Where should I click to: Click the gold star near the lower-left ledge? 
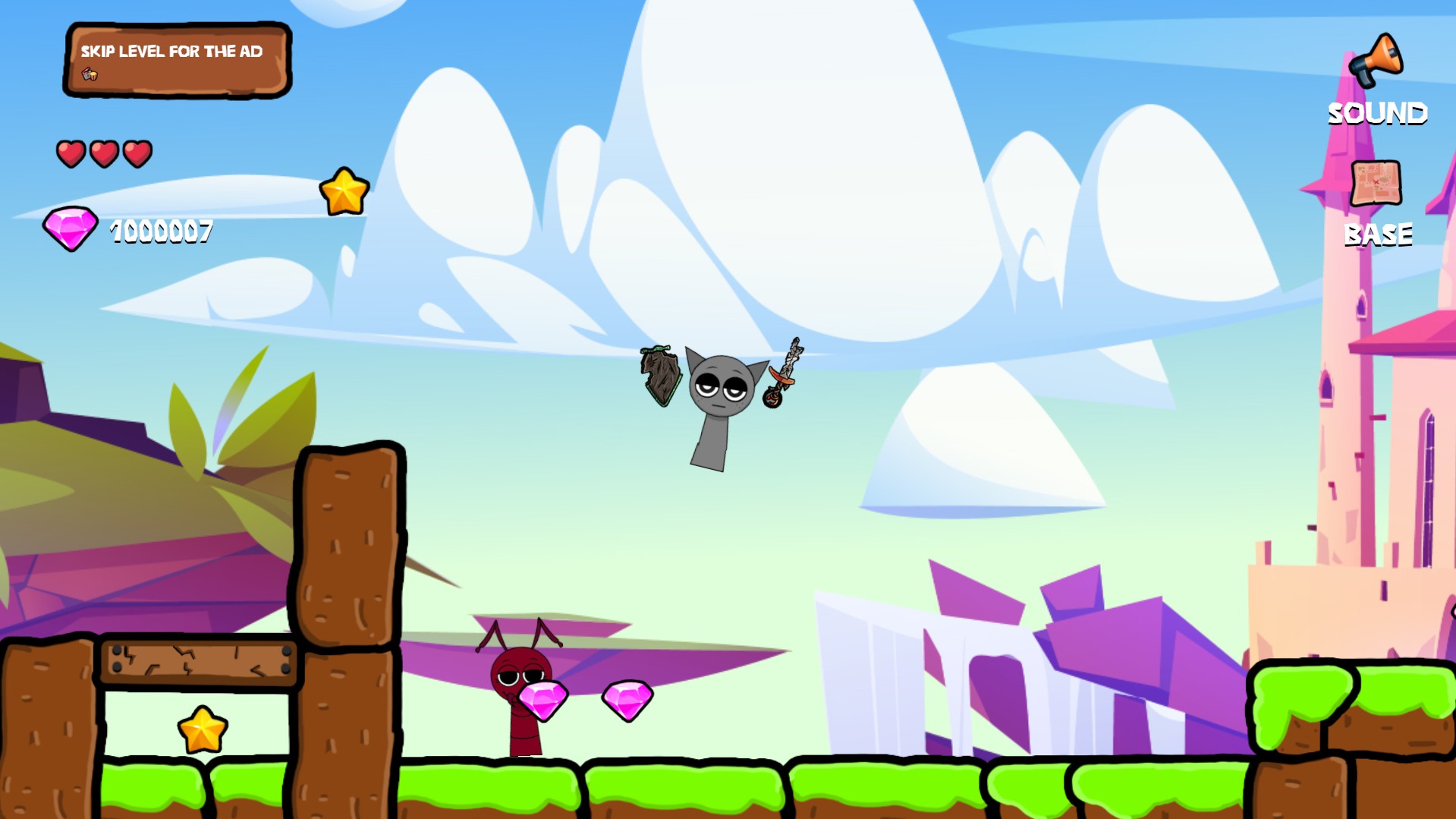tap(202, 730)
